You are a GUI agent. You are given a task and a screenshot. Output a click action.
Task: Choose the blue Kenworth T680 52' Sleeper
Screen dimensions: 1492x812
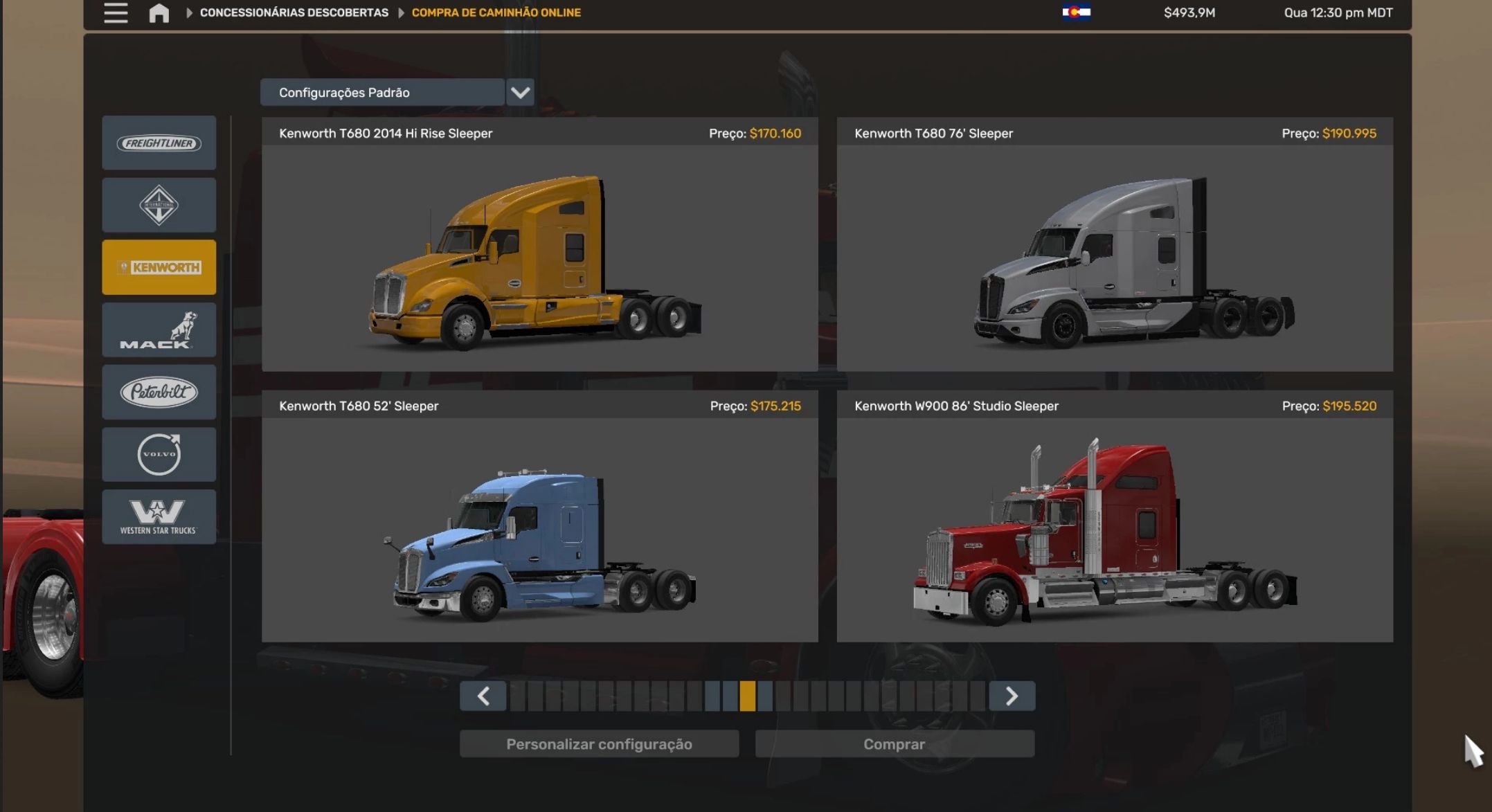(539, 529)
